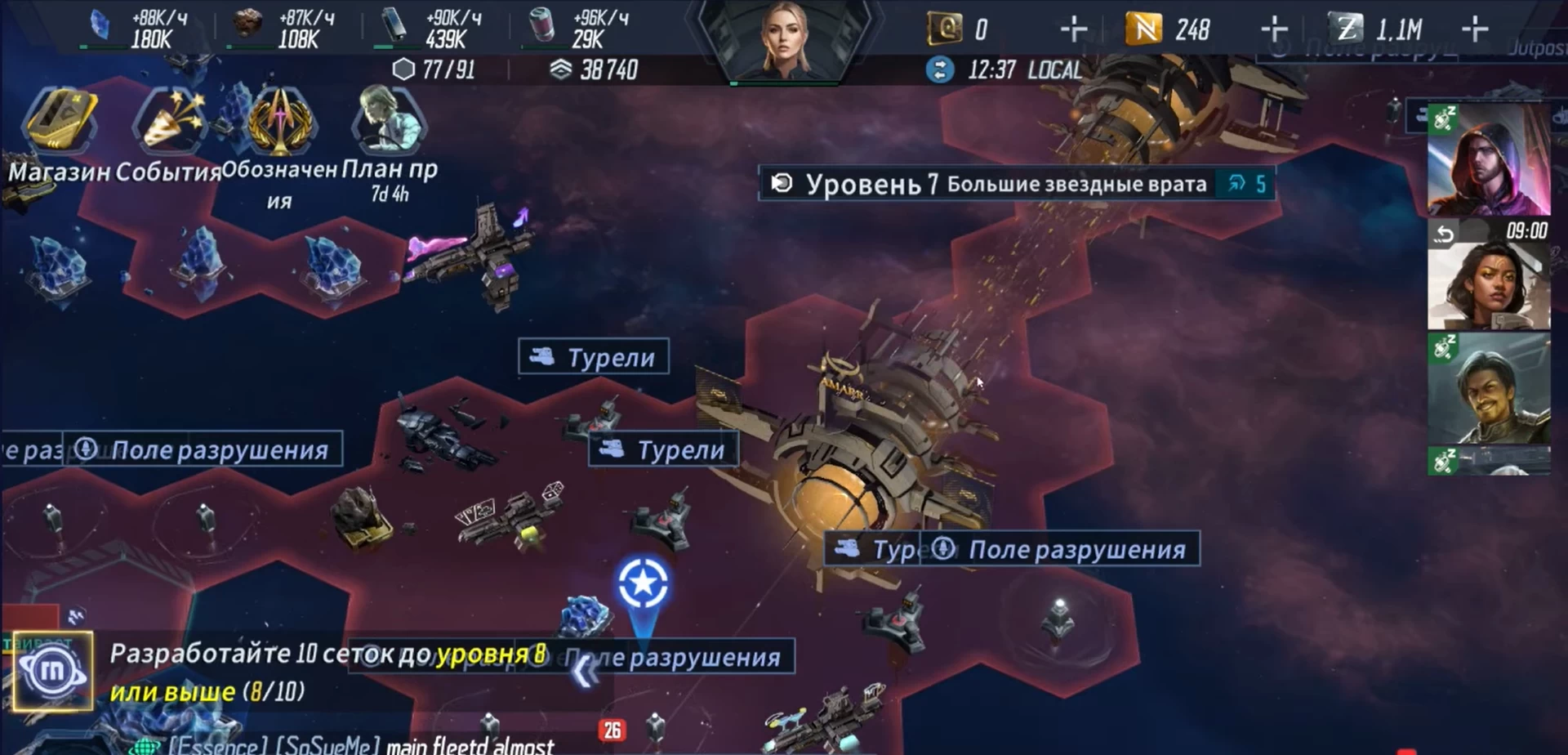1568x755 pixels.
Task: Click the upper Турели label
Action: (x=595, y=357)
